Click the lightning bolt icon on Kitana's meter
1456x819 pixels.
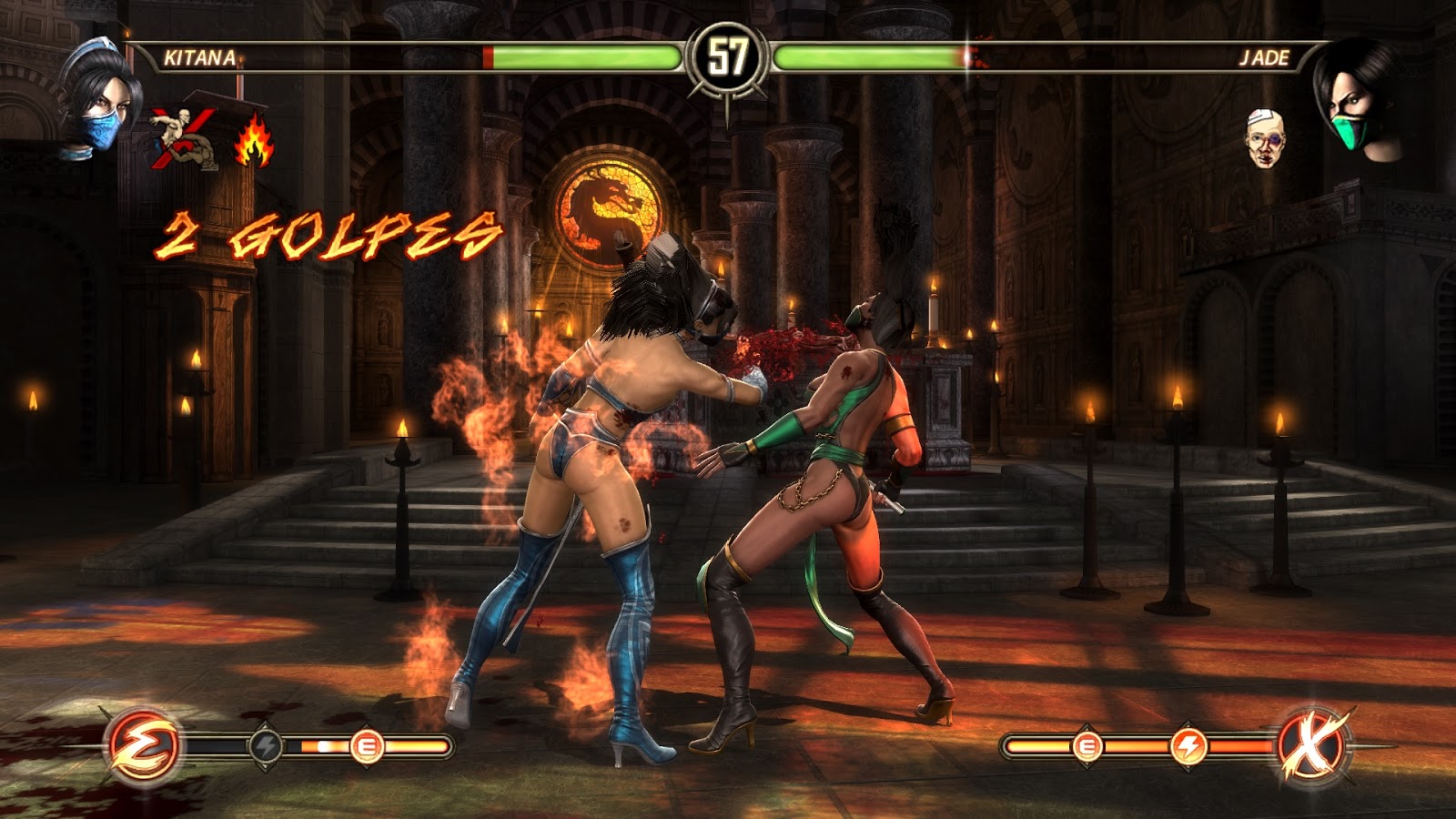click(266, 746)
